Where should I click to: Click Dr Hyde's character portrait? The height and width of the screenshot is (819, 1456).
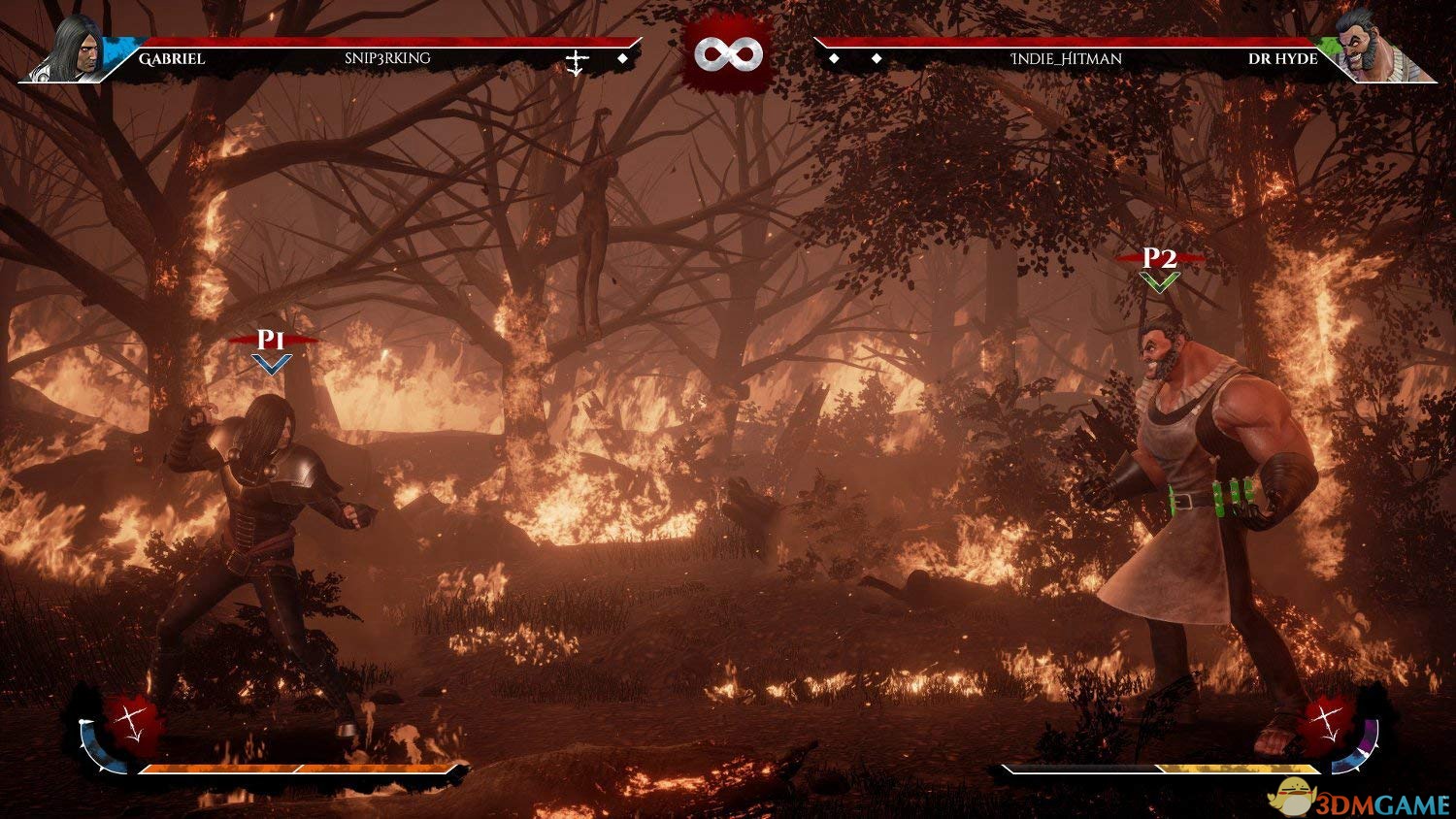[1369, 49]
